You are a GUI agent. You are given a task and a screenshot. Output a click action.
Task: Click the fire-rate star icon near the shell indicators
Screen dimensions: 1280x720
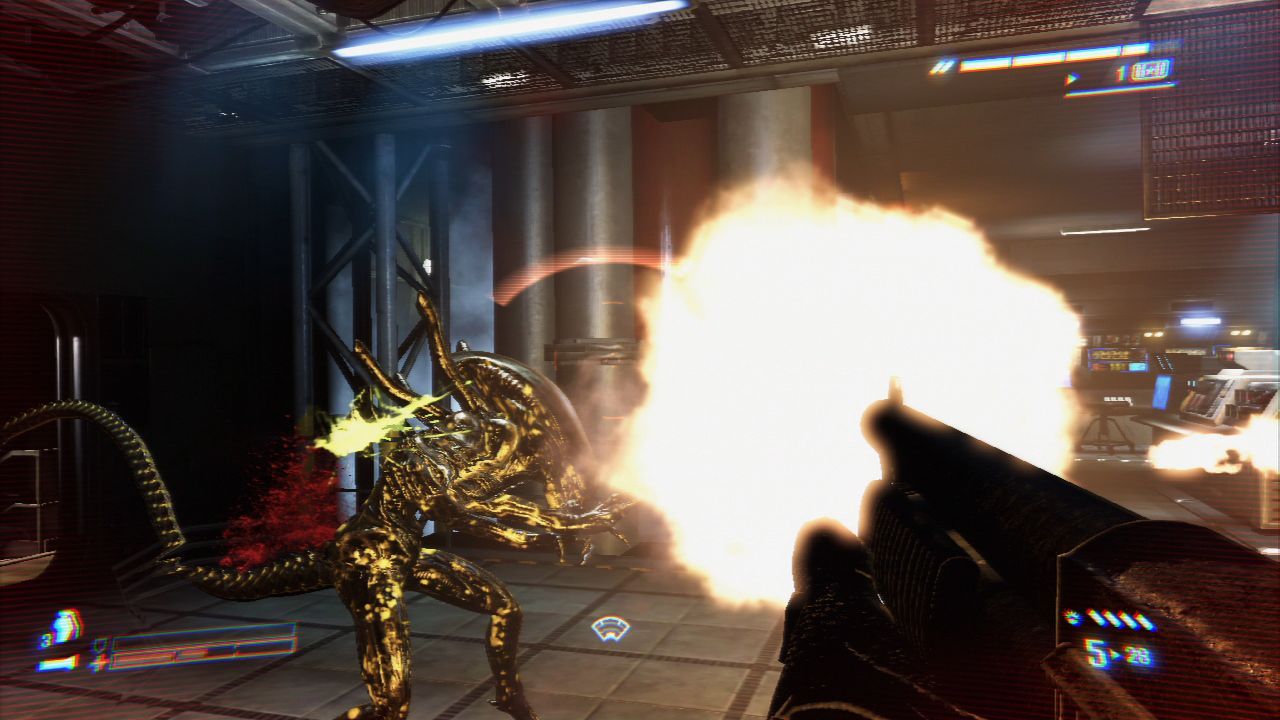(1071, 616)
